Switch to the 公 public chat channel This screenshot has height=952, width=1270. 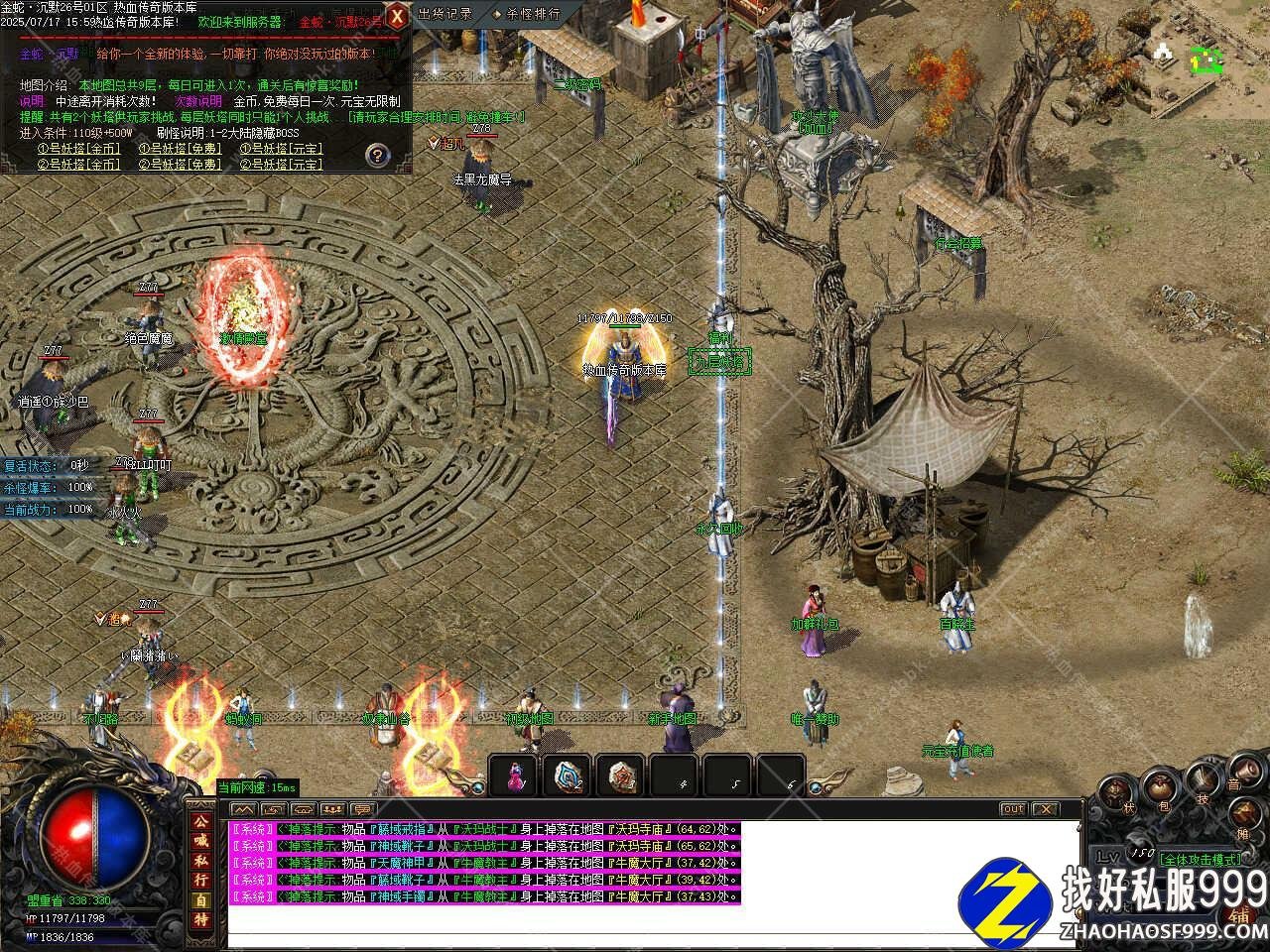point(200,822)
